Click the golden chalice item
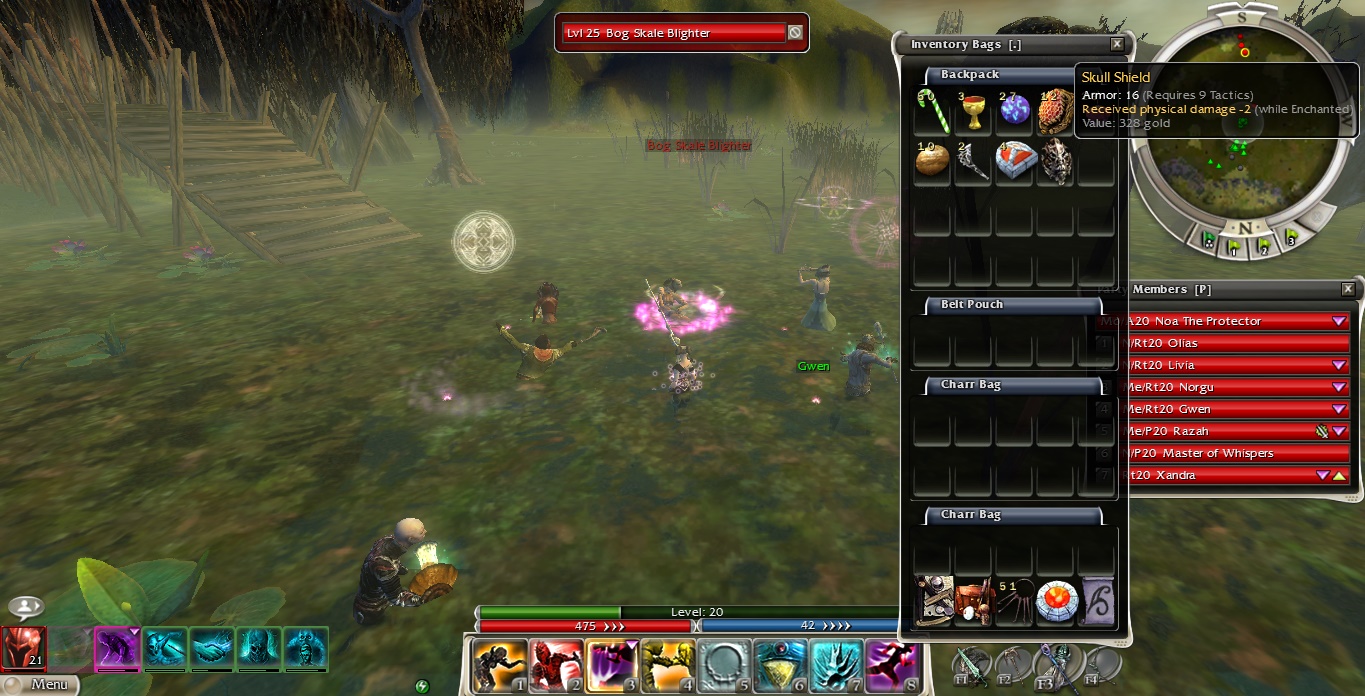This screenshot has height=696, width=1365. [x=972, y=113]
